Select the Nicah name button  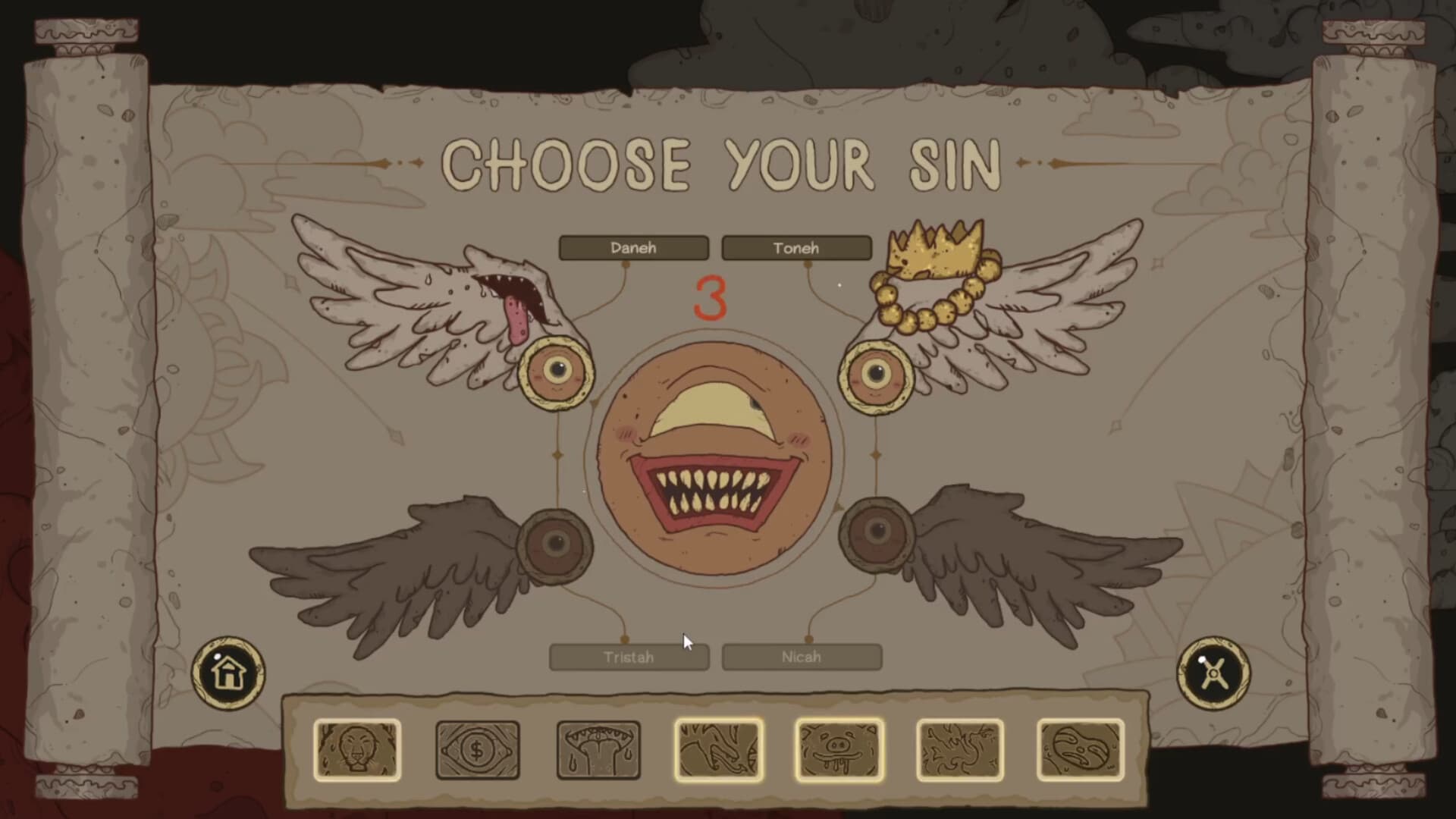pyautogui.click(x=802, y=657)
